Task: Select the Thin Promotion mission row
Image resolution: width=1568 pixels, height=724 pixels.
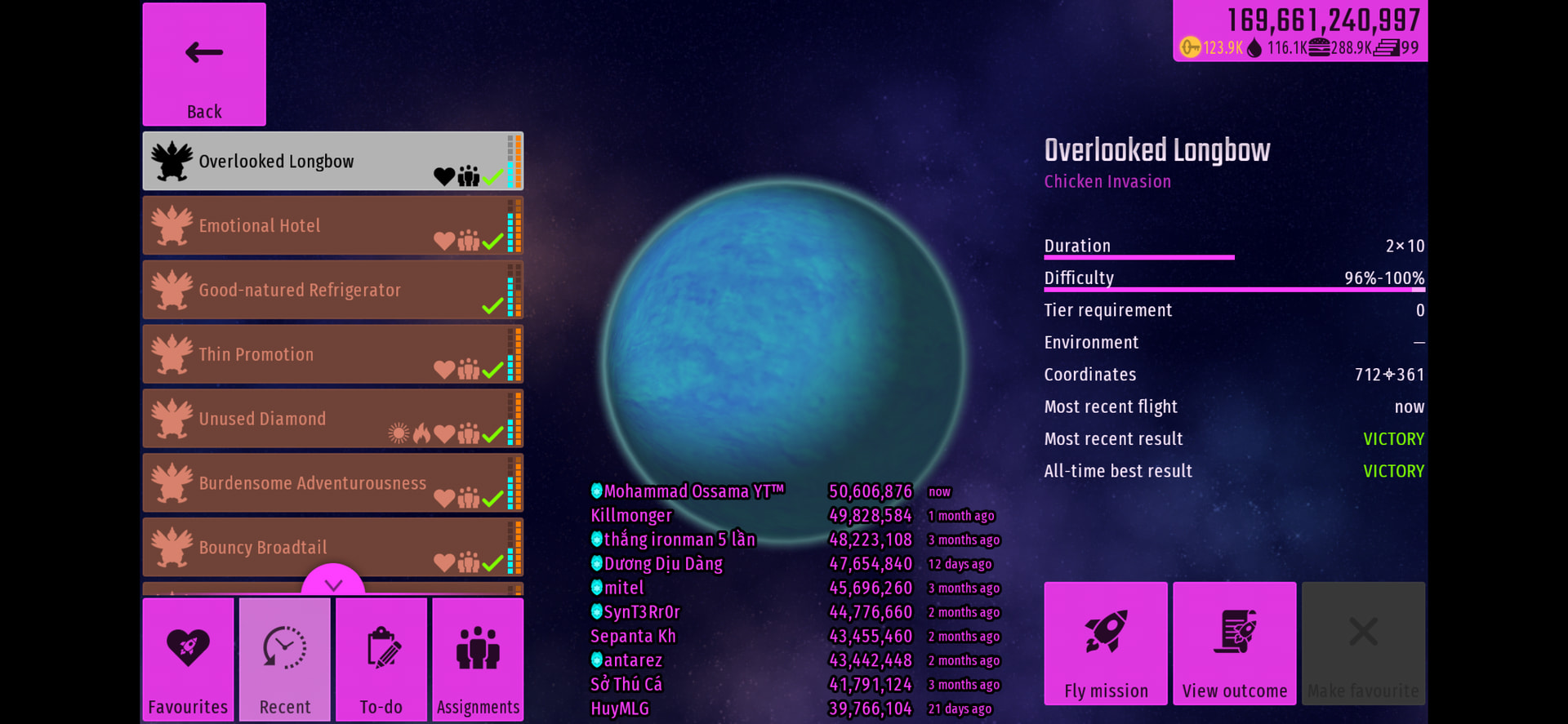Action: [x=332, y=354]
